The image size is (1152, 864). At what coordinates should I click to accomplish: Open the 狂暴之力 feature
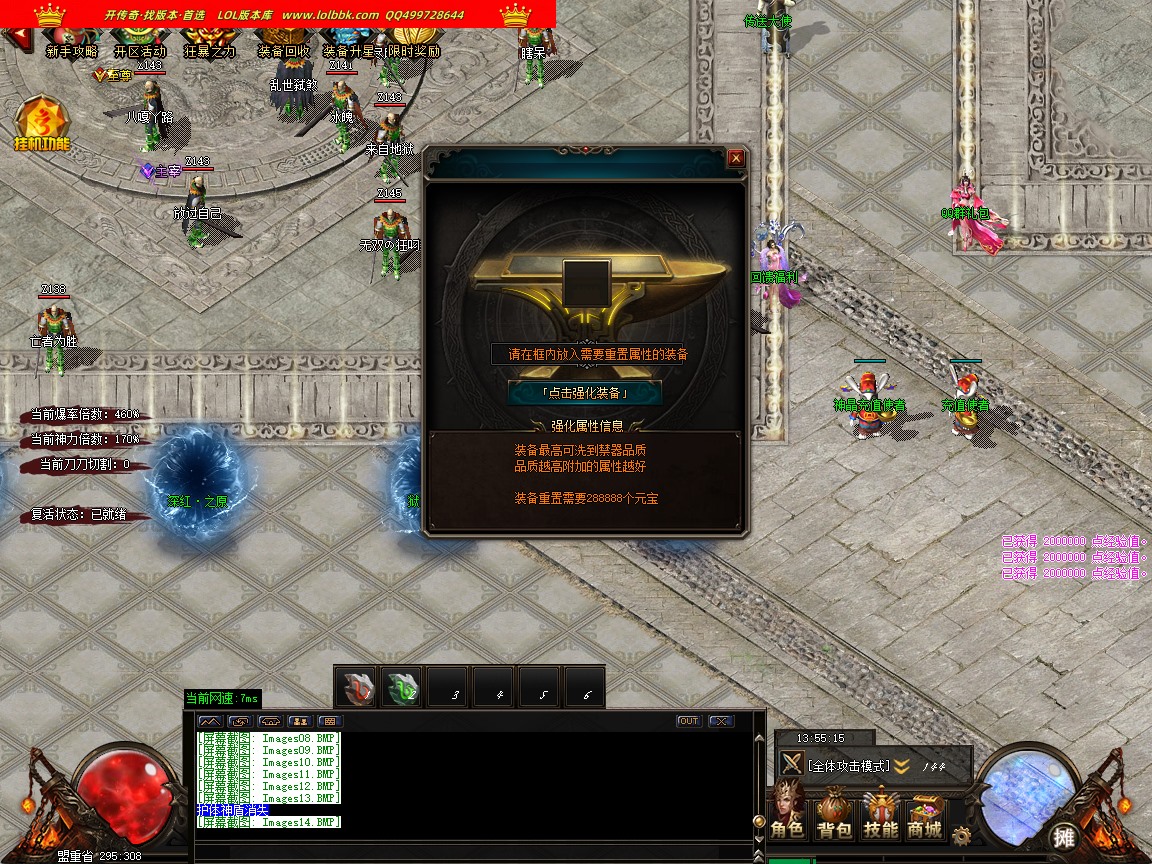click(210, 50)
